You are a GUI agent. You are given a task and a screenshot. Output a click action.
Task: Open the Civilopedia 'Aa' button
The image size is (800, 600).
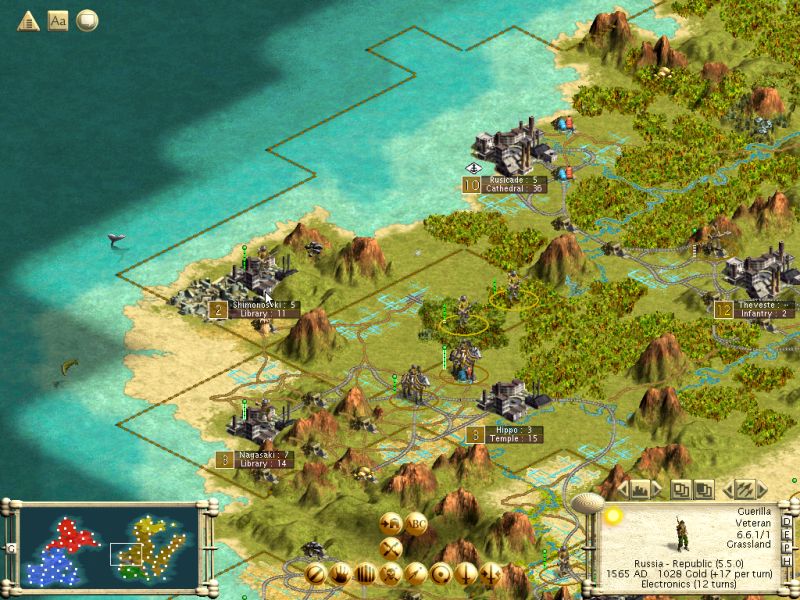[58, 20]
